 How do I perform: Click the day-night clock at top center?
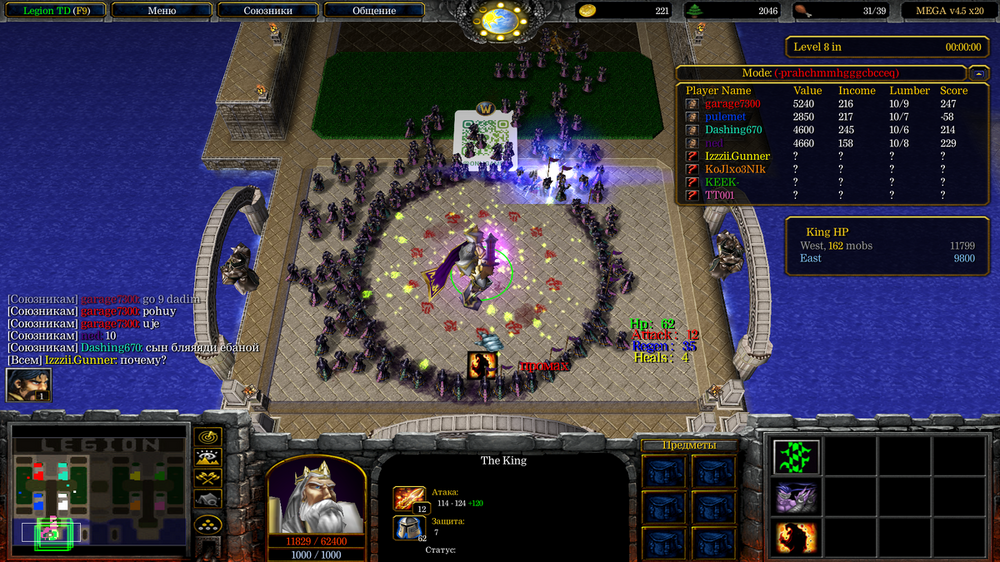point(499,18)
